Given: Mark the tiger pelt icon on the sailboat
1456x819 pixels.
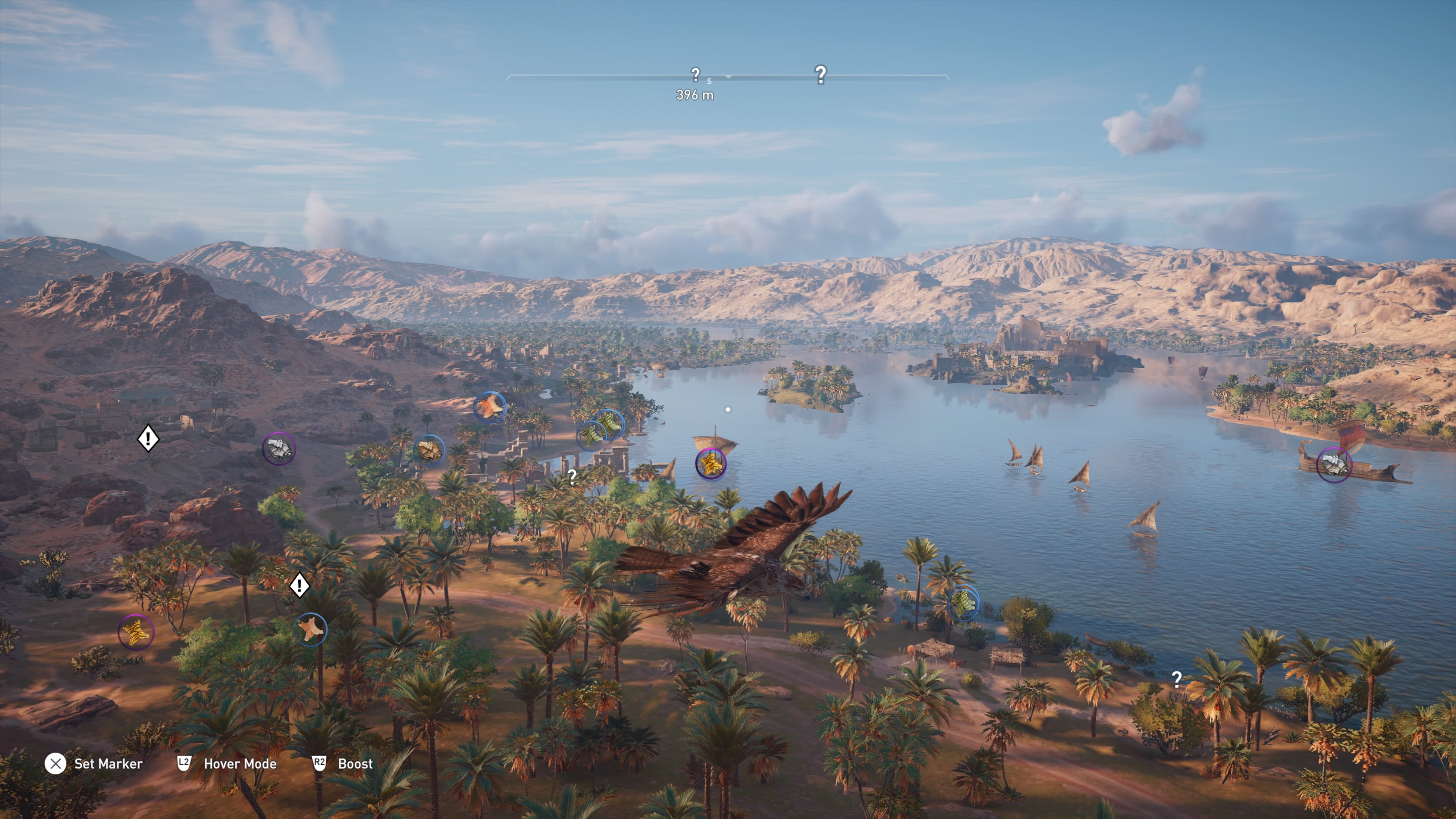Looking at the screenshot, I should pos(711,464).
